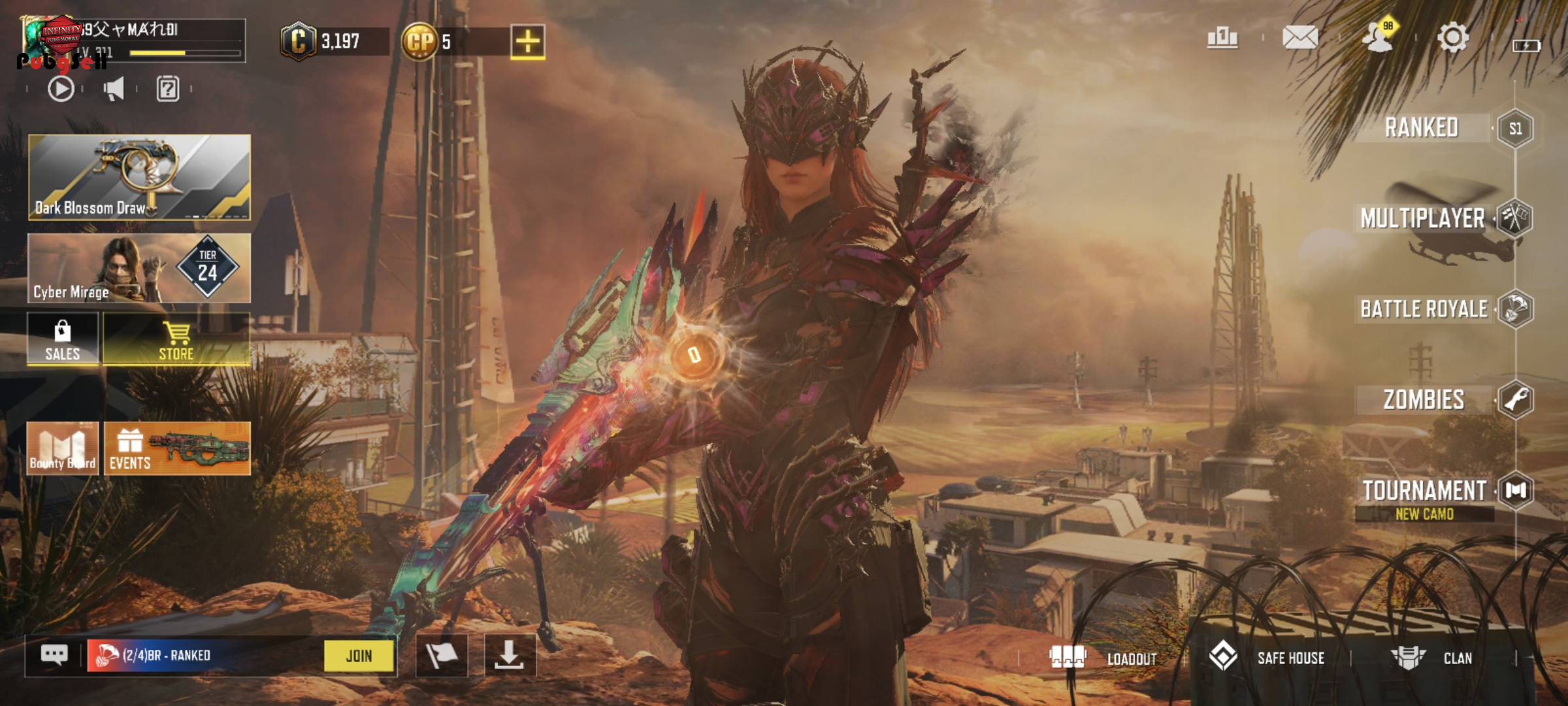Open the settings gear icon

[x=1452, y=38]
